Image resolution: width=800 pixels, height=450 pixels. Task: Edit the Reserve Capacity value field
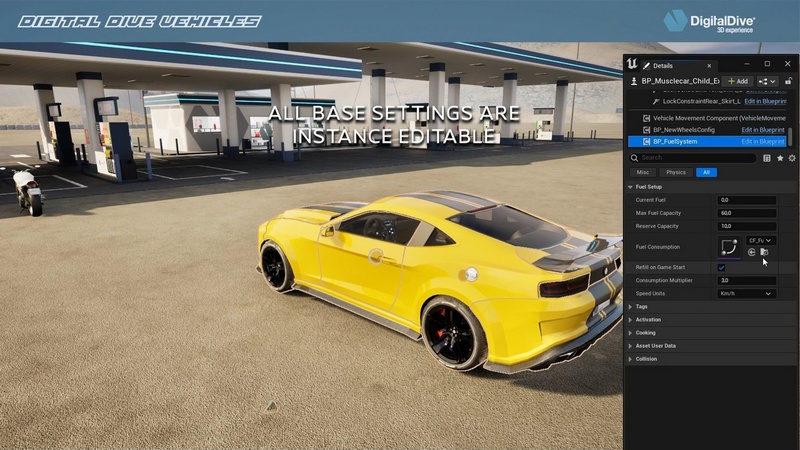(746, 226)
